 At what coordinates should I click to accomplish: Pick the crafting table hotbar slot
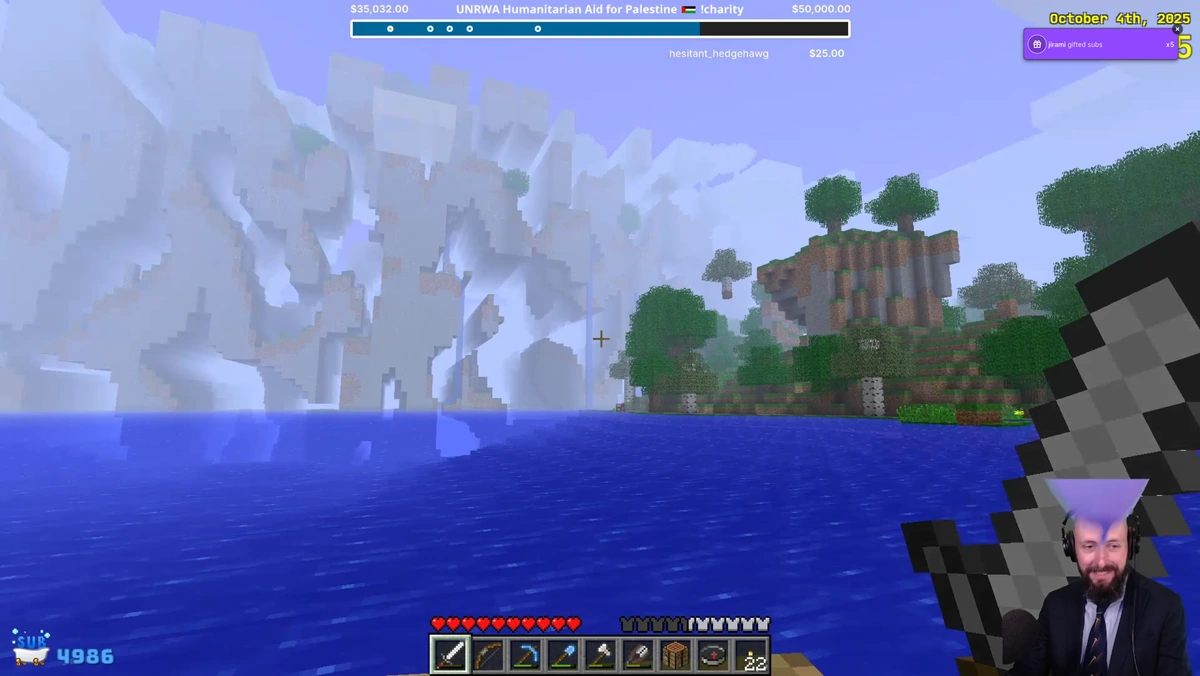(675, 655)
